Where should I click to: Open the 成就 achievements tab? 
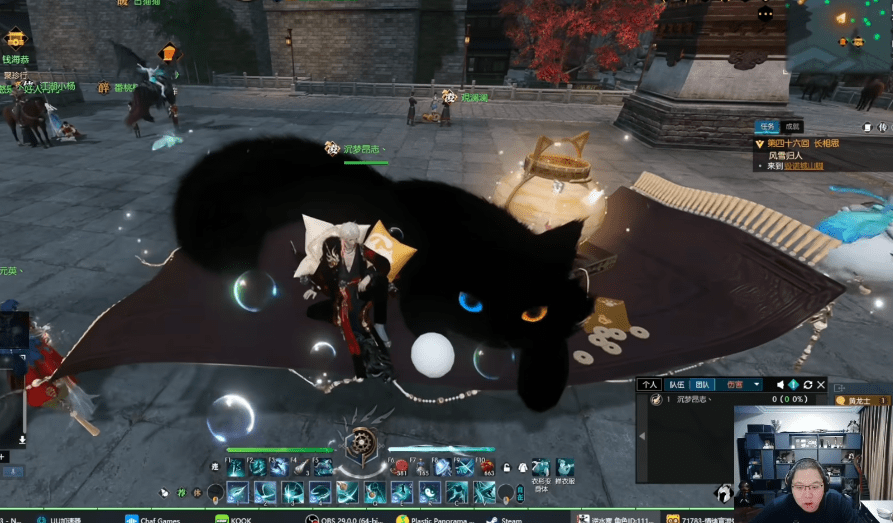[x=792, y=127]
